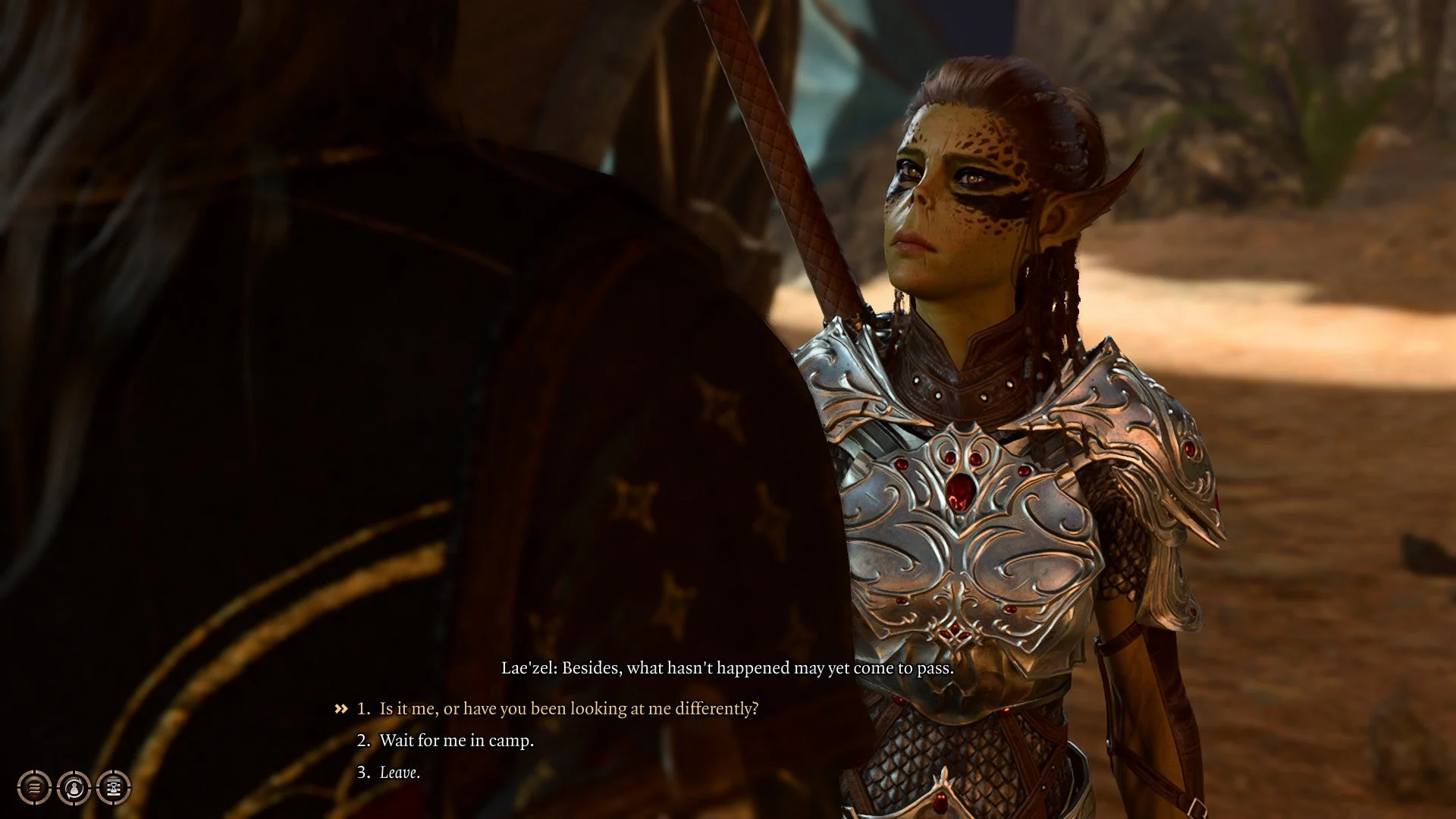The height and width of the screenshot is (819, 1456).
Task: Choose the 'Is it me...' dialogue option
Action: tap(565, 709)
